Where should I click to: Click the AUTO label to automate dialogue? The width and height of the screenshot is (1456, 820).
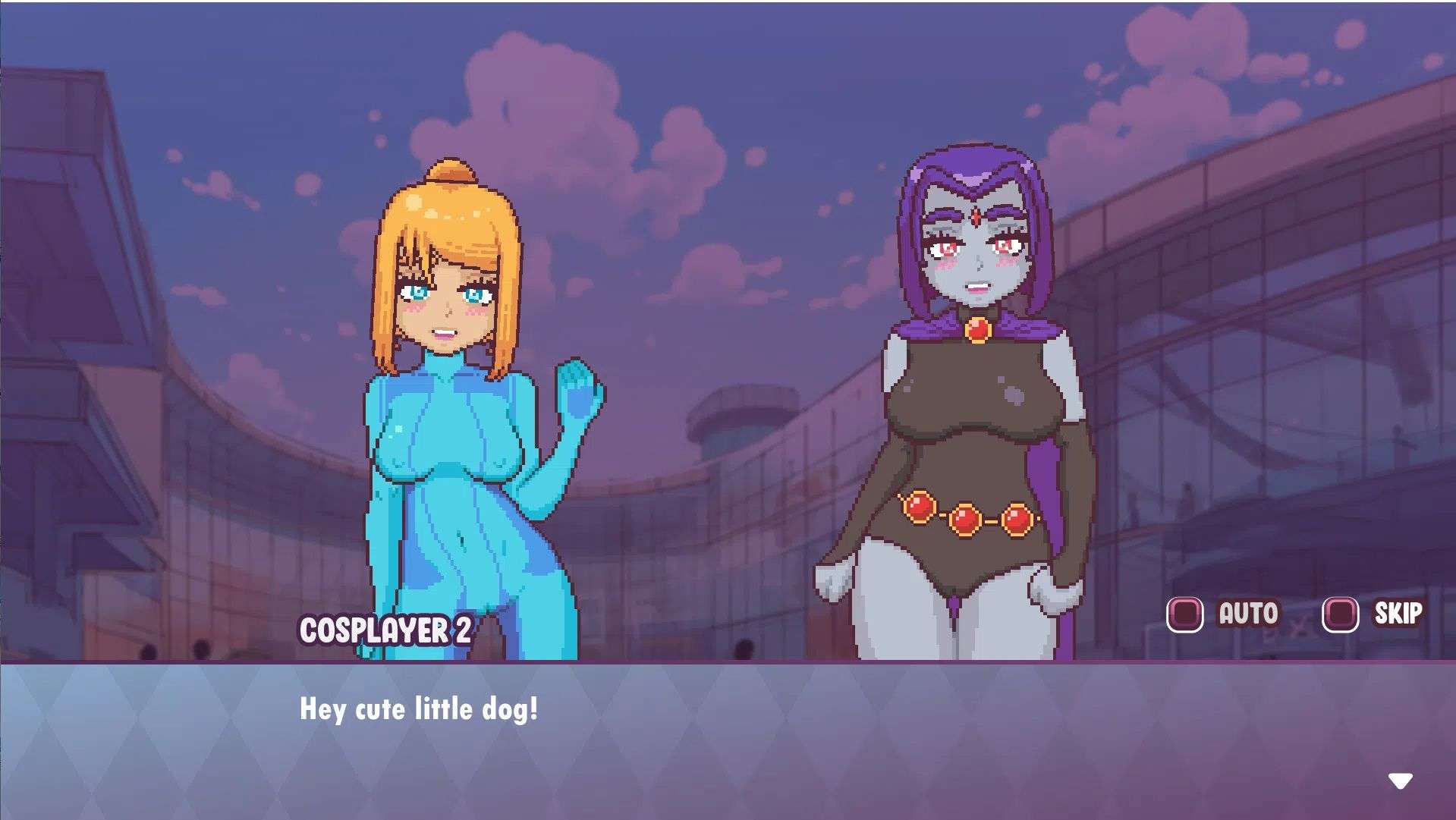pyautogui.click(x=1248, y=611)
